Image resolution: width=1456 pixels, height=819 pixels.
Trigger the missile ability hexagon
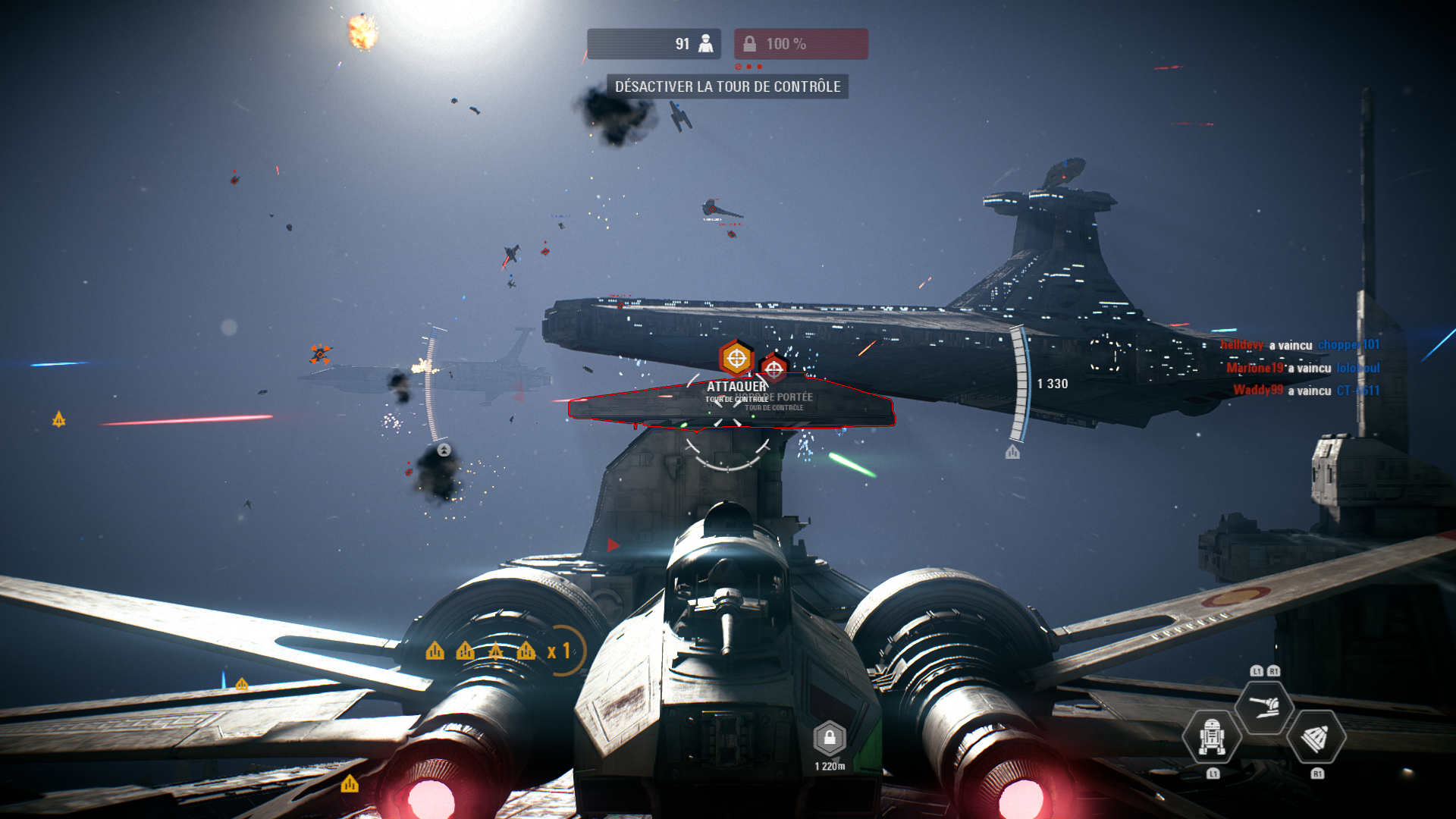click(x=1316, y=736)
